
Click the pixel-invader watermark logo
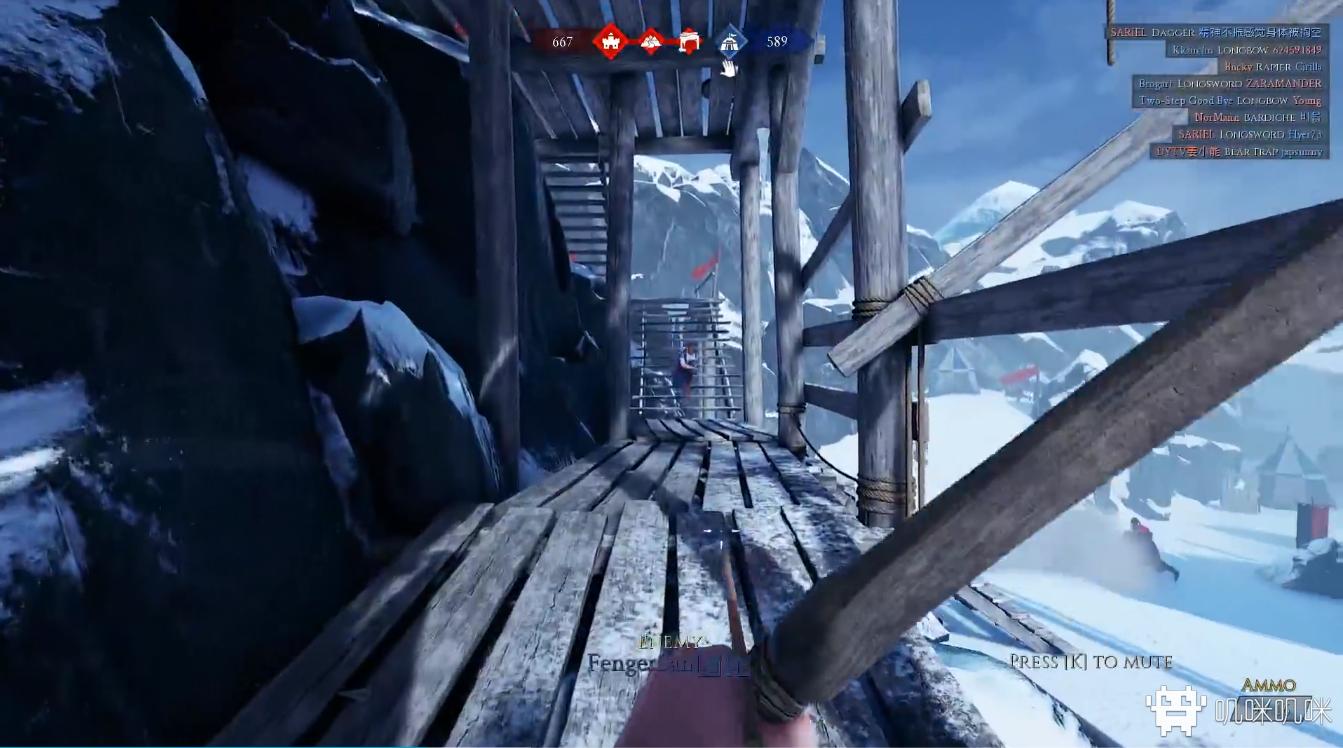[1176, 710]
